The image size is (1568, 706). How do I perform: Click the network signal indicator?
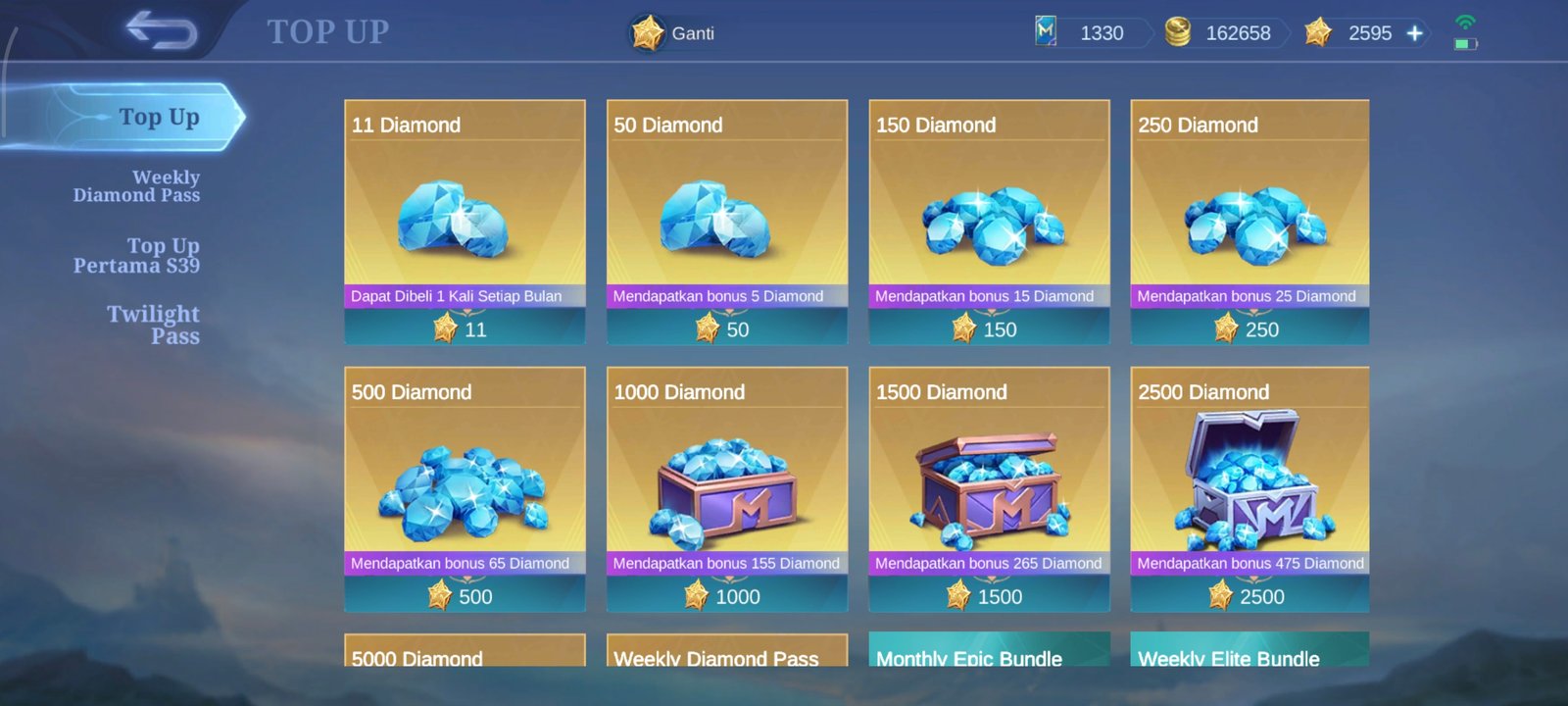pyautogui.click(x=1463, y=20)
